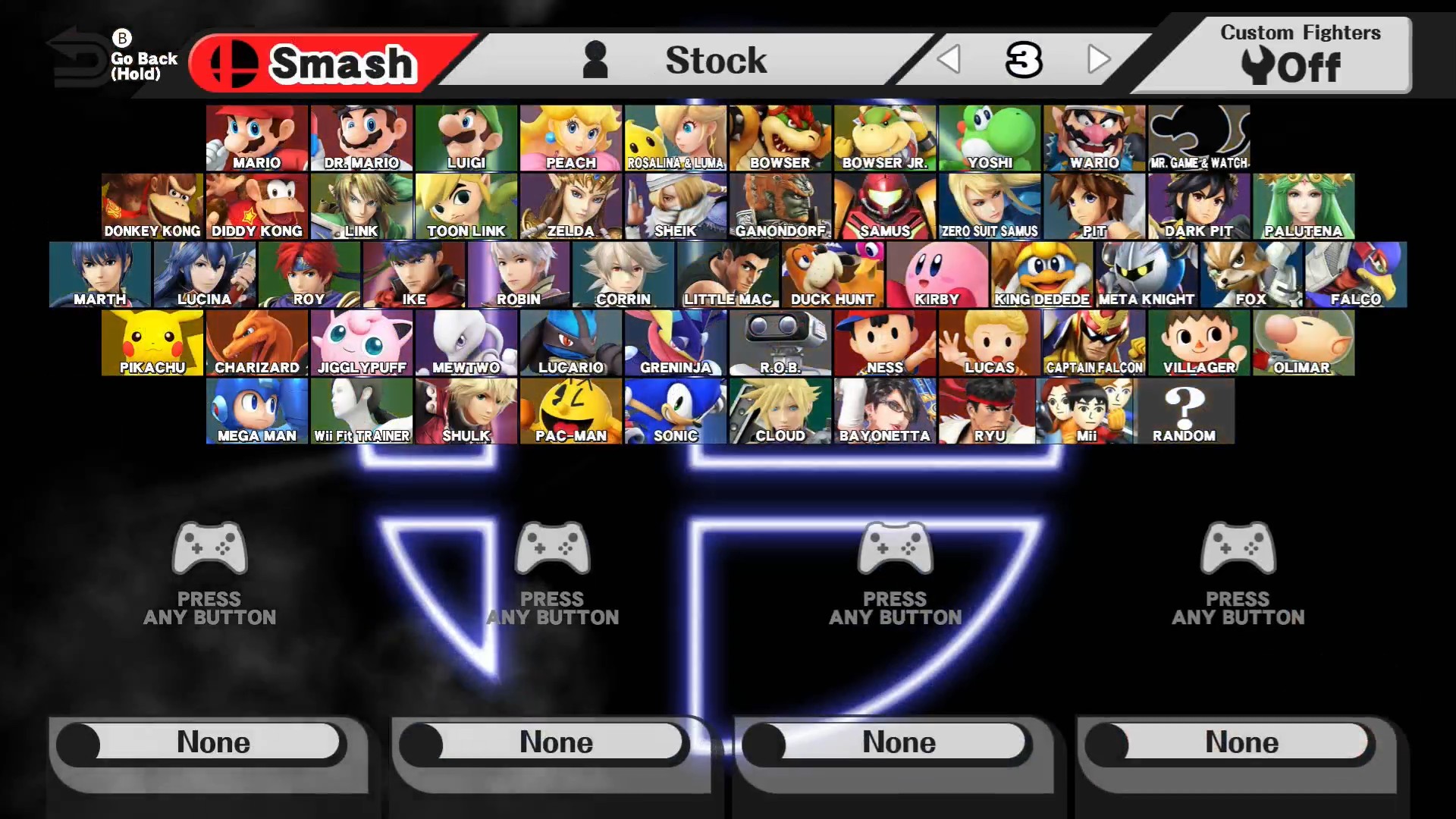Image resolution: width=1456 pixels, height=819 pixels.
Task: Pick Kirby as a fighter
Action: coord(938,273)
